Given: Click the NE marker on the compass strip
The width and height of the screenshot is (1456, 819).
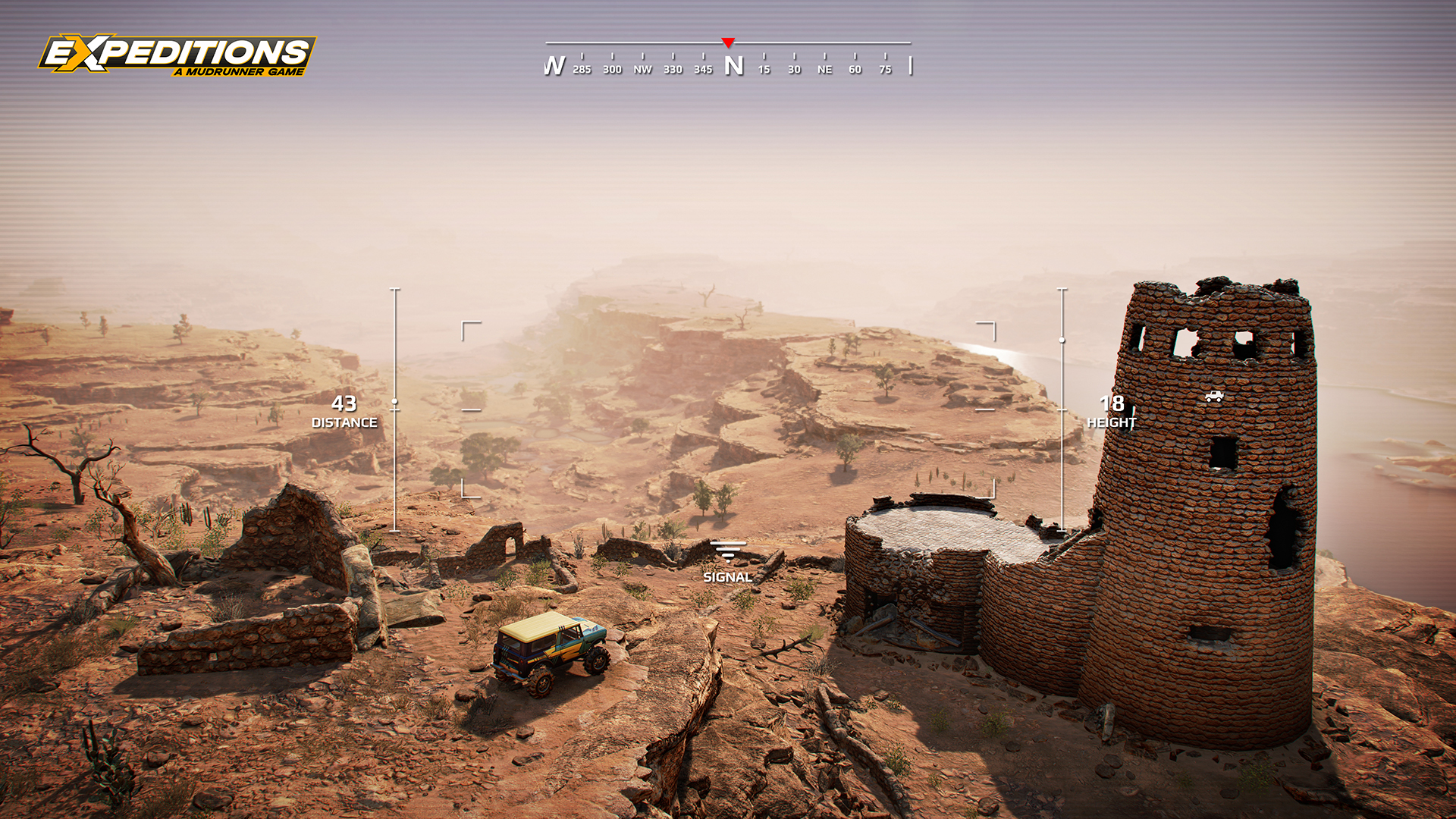Looking at the screenshot, I should tap(824, 68).
